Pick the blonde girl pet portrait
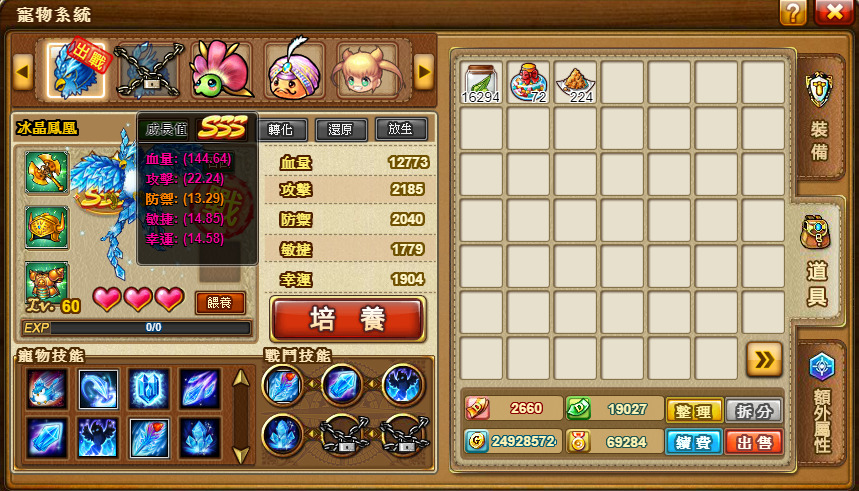This screenshot has height=491, width=859. [x=367, y=70]
